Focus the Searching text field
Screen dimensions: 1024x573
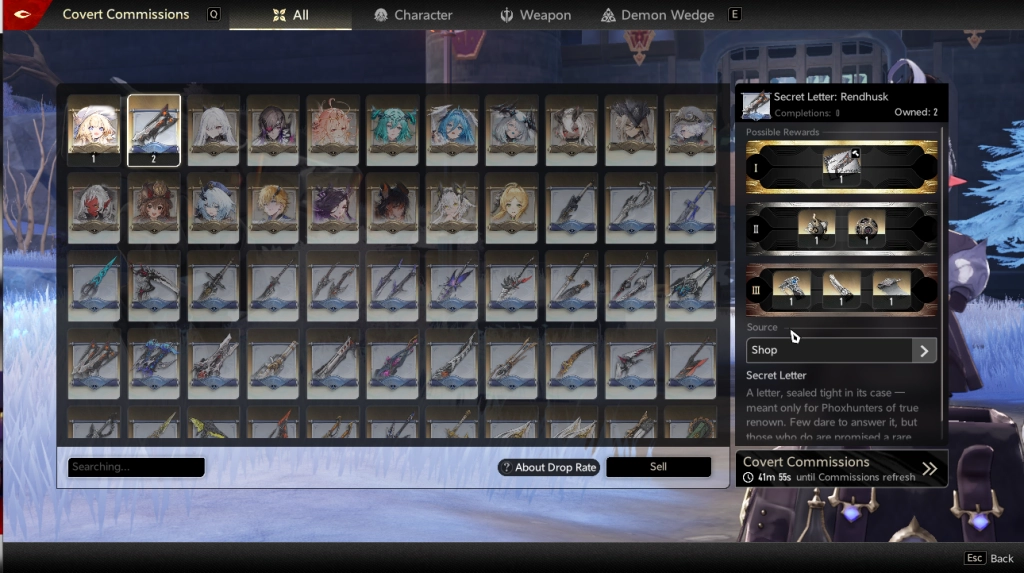[x=136, y=467]
